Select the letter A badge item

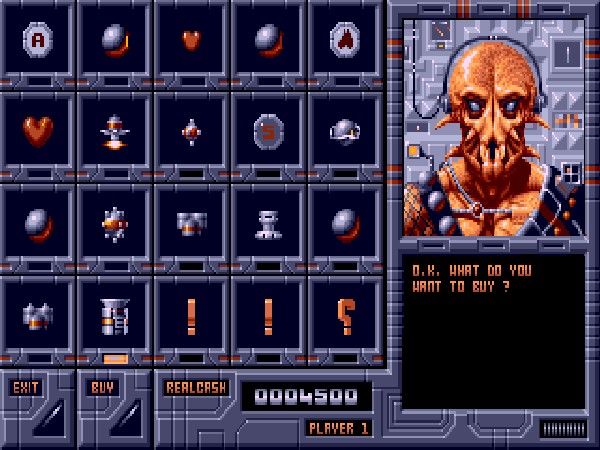coord(38,40)
